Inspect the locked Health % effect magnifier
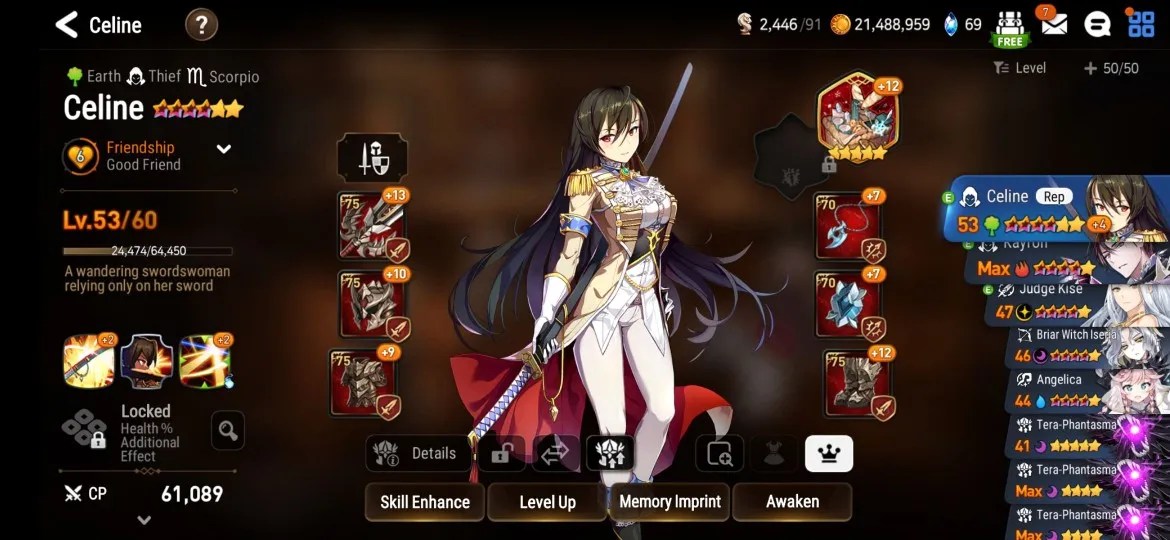Viewport: 1170px width, 540px height. pos(228,431)
